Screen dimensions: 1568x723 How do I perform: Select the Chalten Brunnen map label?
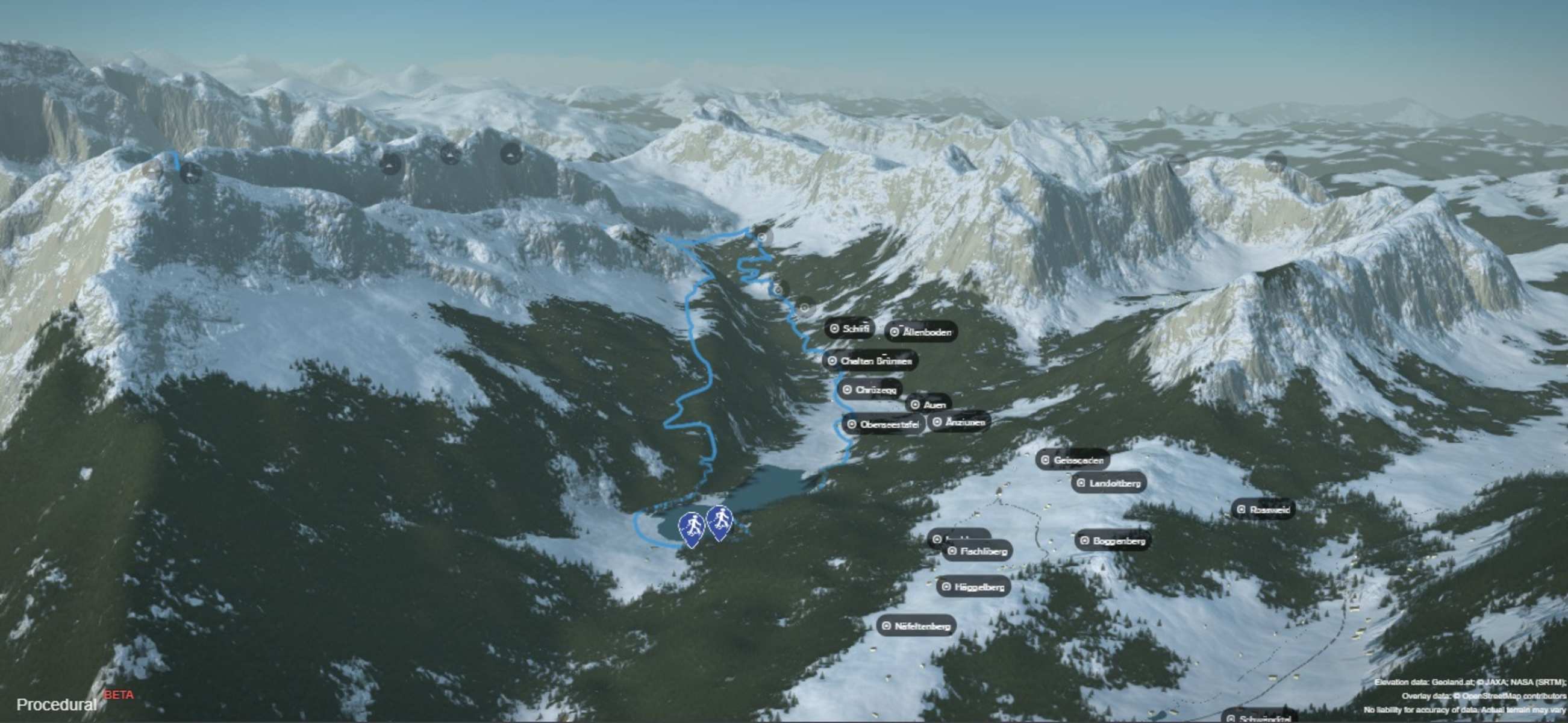click(x=870, y=361)
